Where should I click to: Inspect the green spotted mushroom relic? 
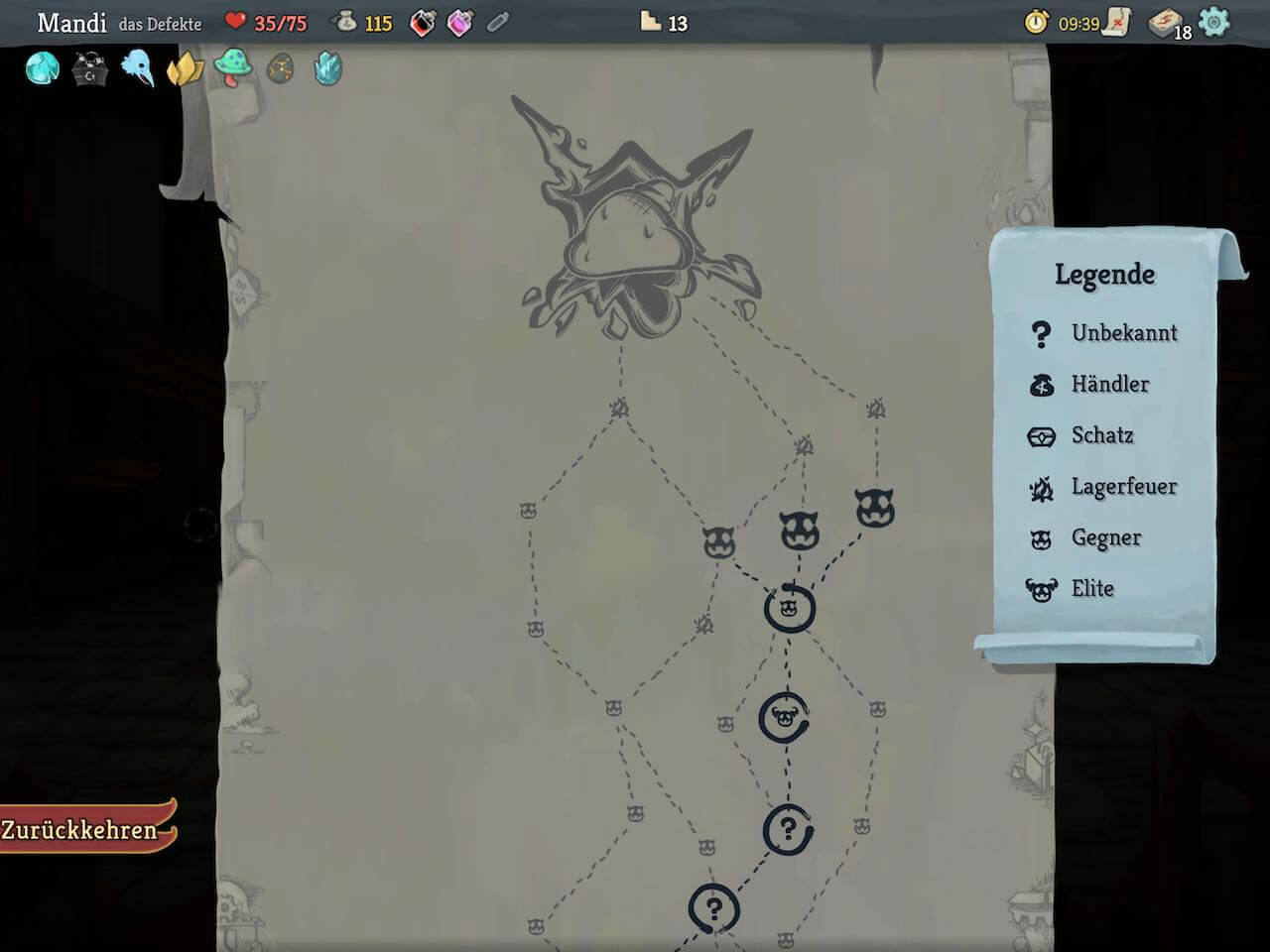[x=232, y=68]
